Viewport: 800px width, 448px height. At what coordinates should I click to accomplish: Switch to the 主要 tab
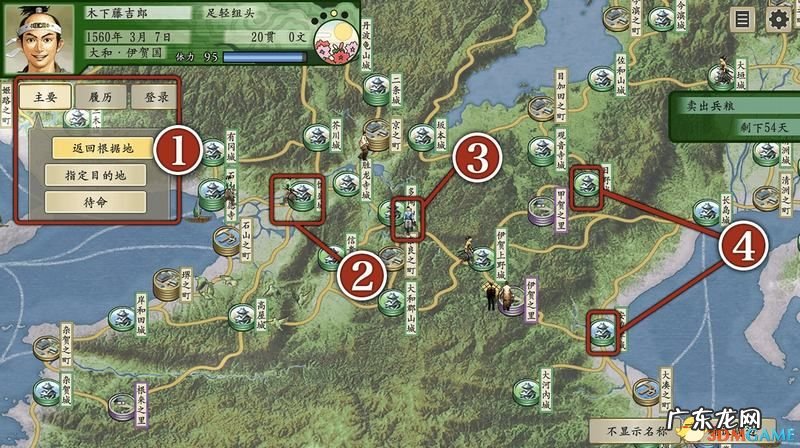(45, 98)
